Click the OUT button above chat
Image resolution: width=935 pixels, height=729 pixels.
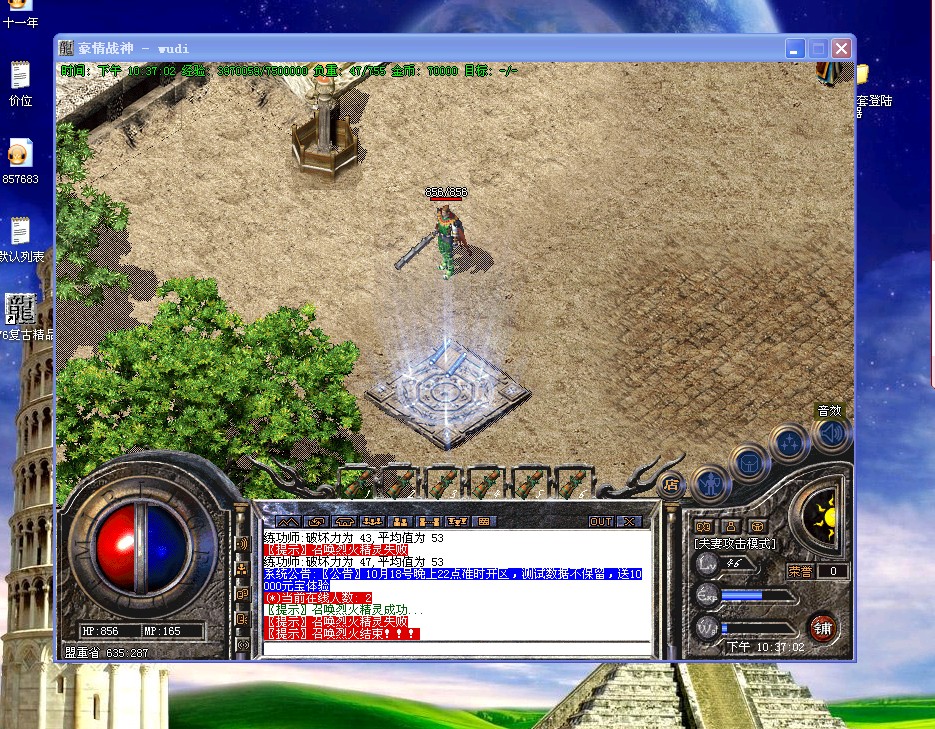click(x=600, y=521)
